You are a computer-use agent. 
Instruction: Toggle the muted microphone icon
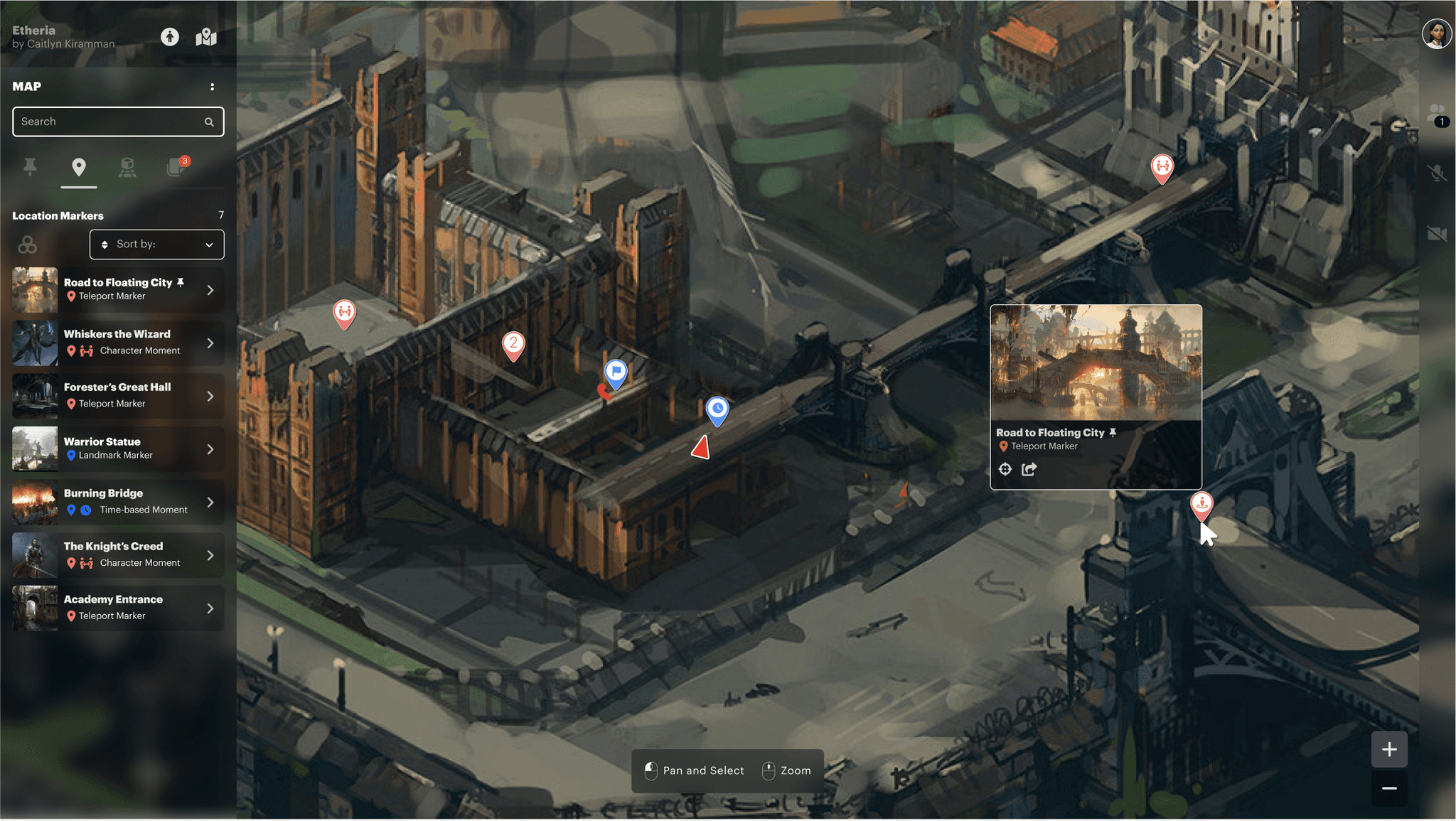1437,173
